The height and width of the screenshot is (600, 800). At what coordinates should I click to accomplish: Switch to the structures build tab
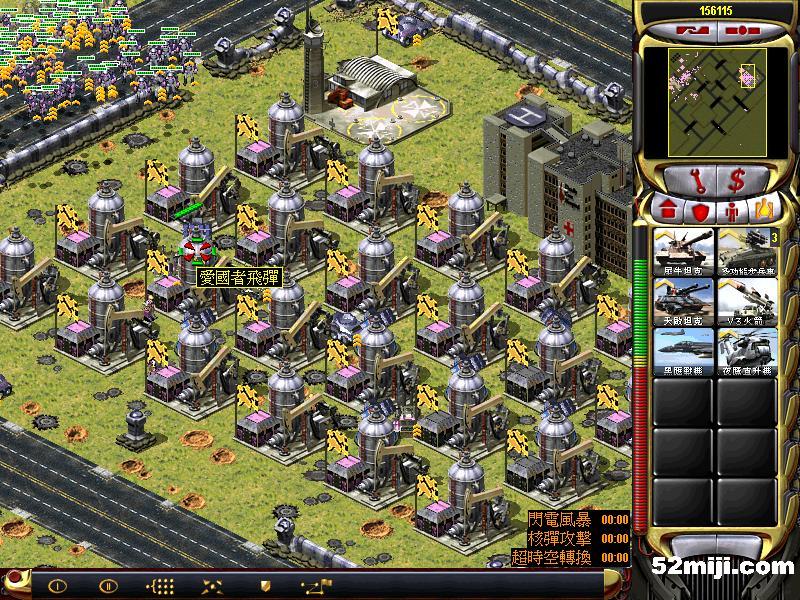tap(667, 210)
